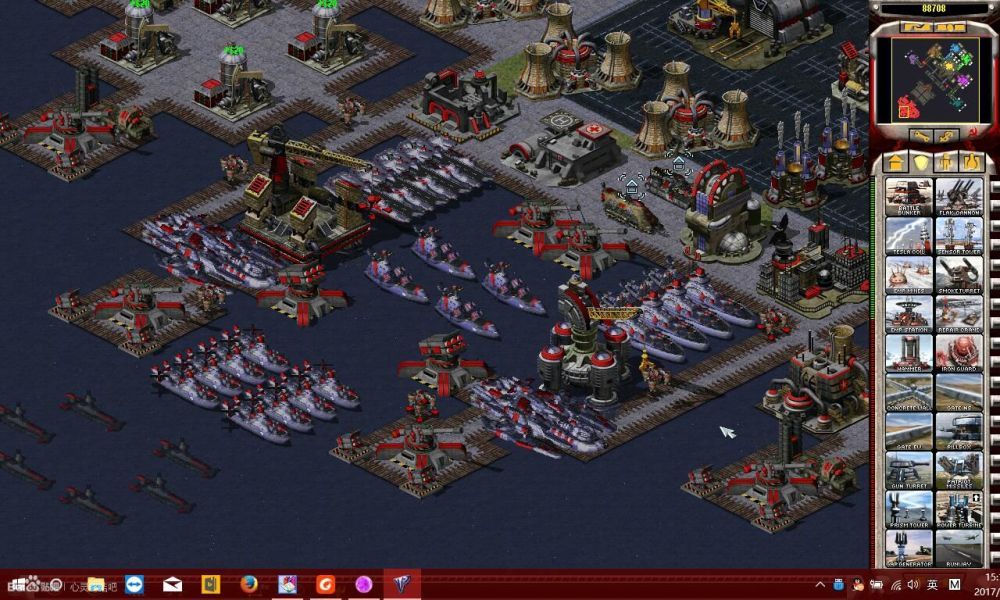
Task: Select the Pillbox defense icon
Action: click(x=959, y=431)
